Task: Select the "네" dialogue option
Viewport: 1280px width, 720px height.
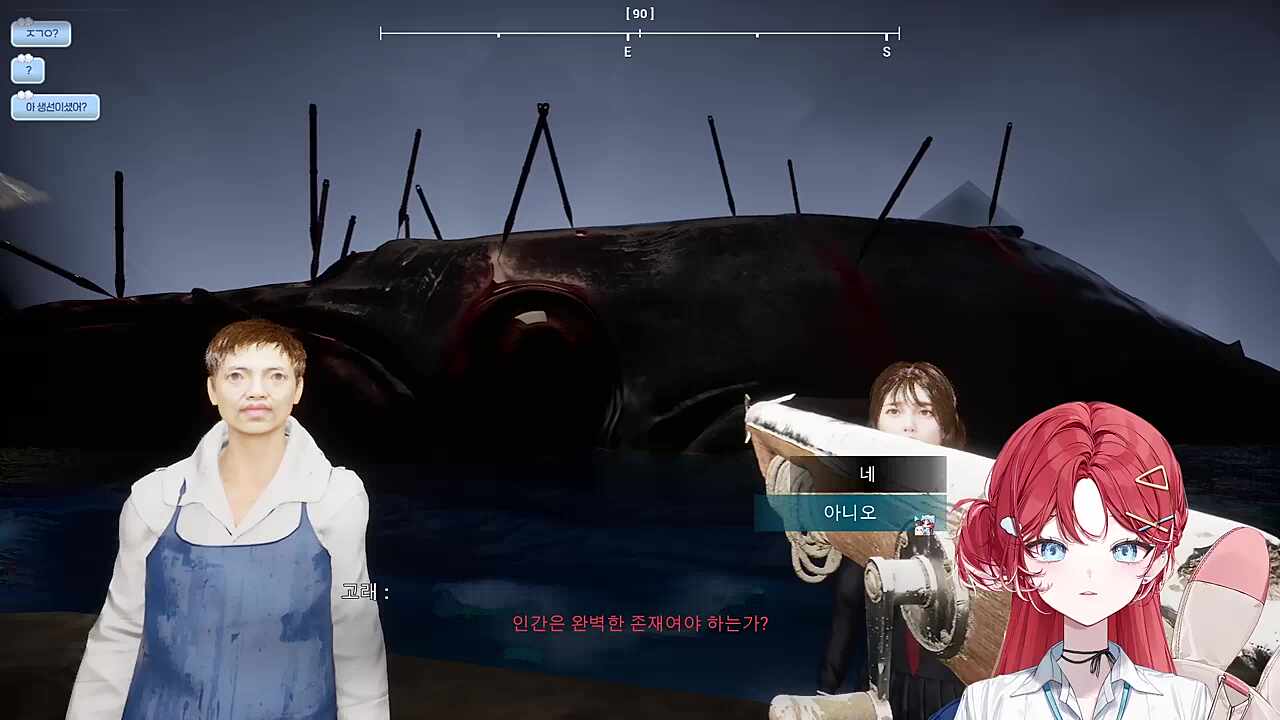Action: 866,474
